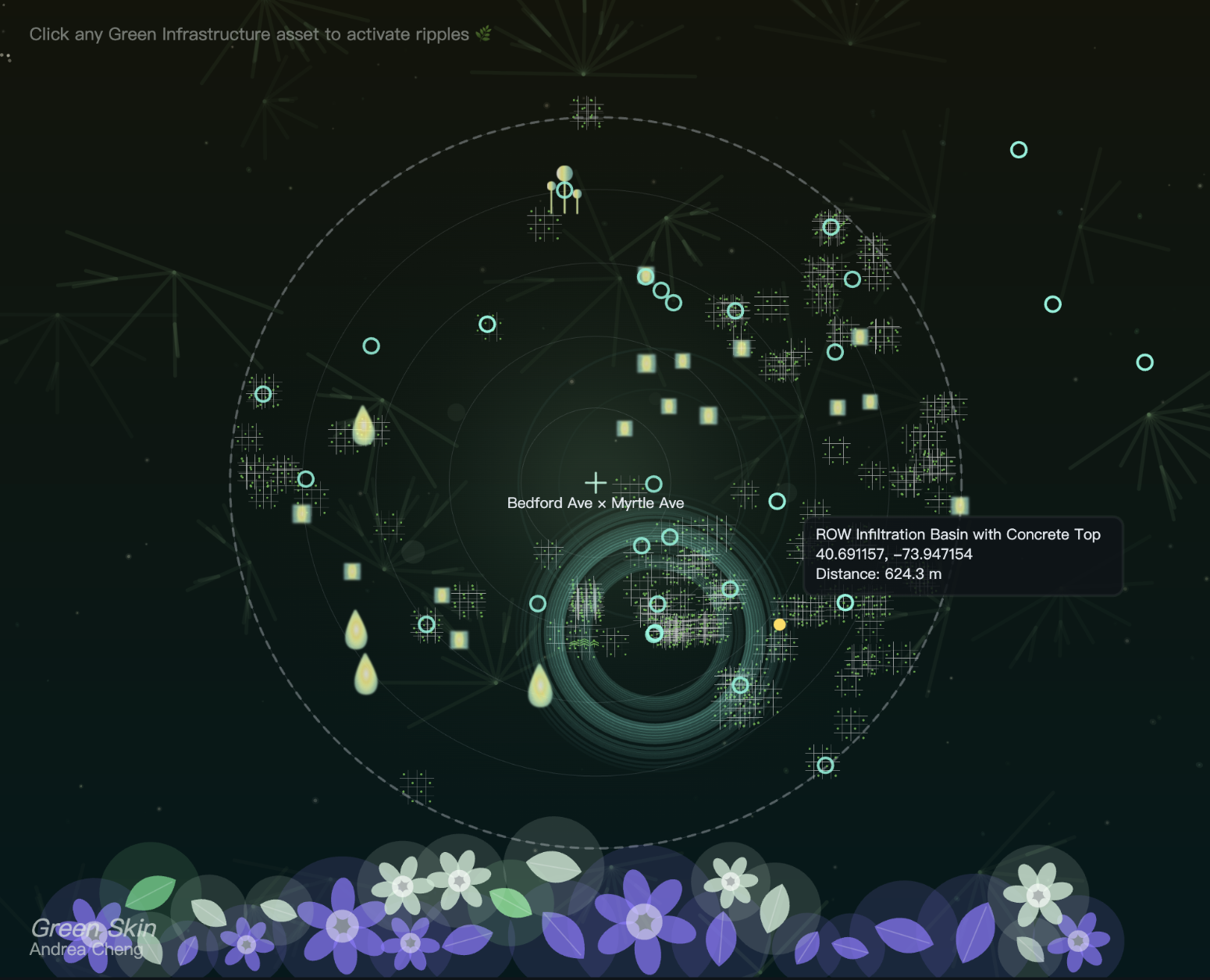This screenshot has width=1210, height=980.
Task: Click the teal ring marker in the top-right corner
Action: coord(1020,149)
